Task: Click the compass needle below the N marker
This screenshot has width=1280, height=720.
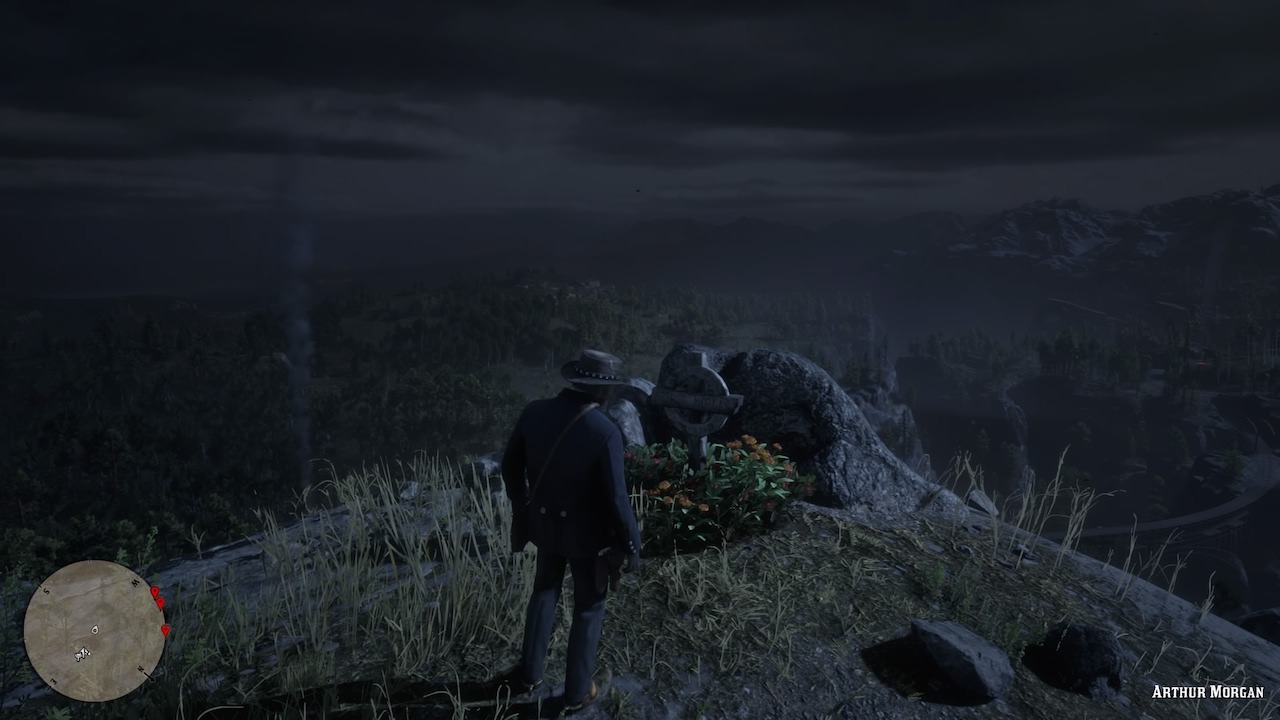Action: (148, 675)
